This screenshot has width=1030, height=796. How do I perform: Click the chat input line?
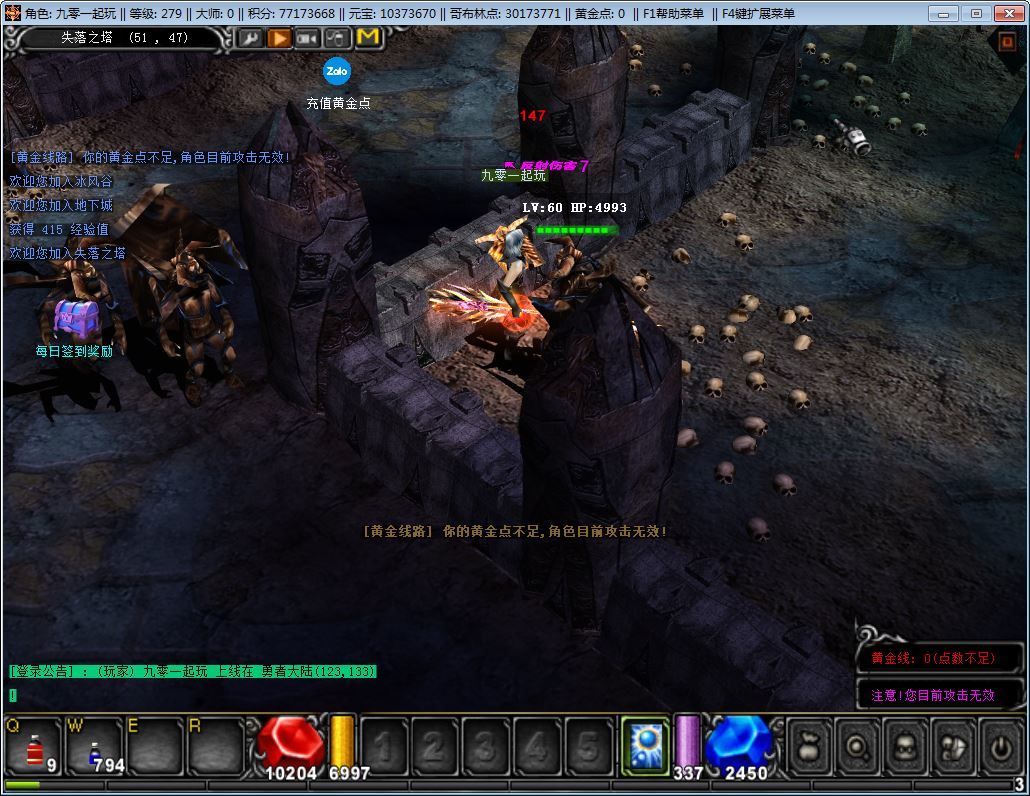tap(190, 695)
